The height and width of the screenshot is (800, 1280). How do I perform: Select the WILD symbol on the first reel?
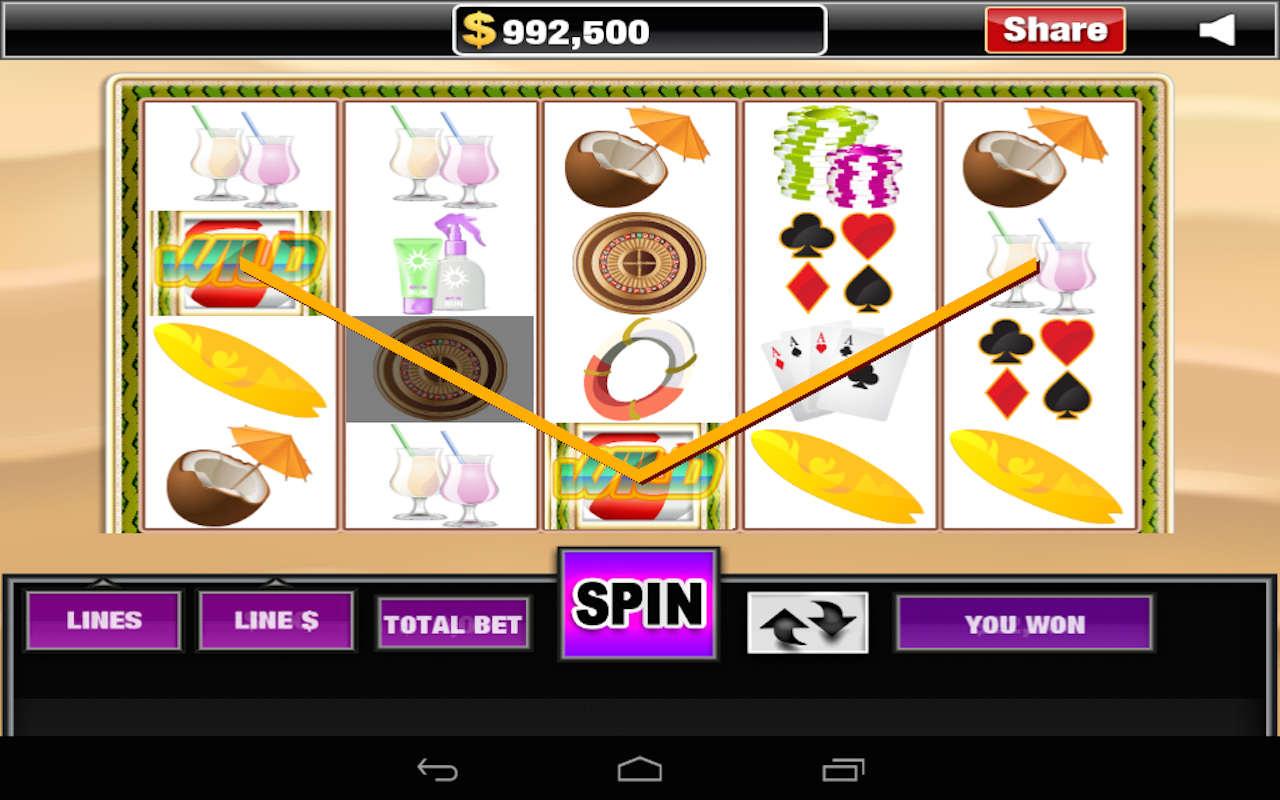[238, 260]
